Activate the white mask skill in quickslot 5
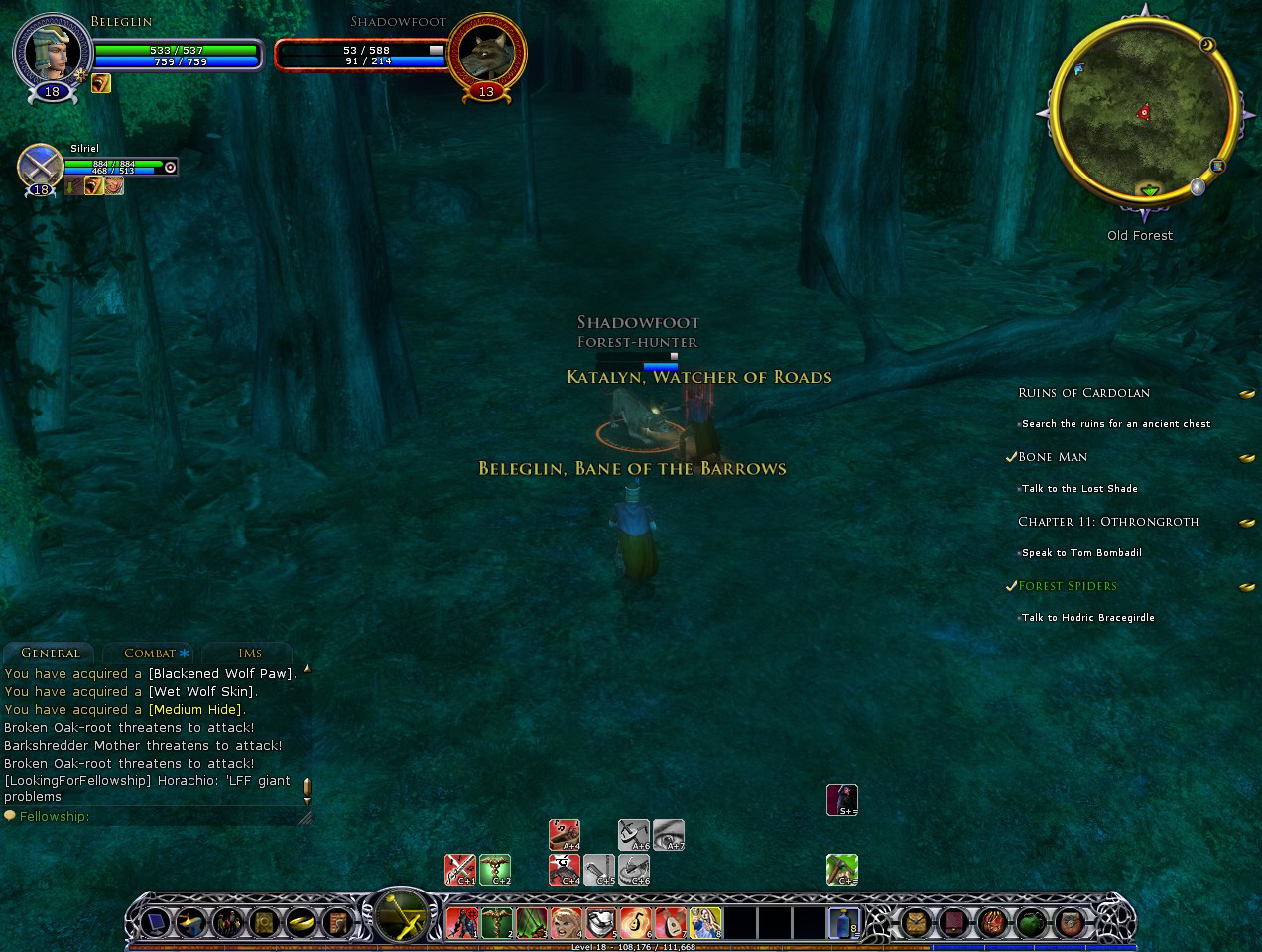The height and width of the screenshot is (952, 1262). 600,923
